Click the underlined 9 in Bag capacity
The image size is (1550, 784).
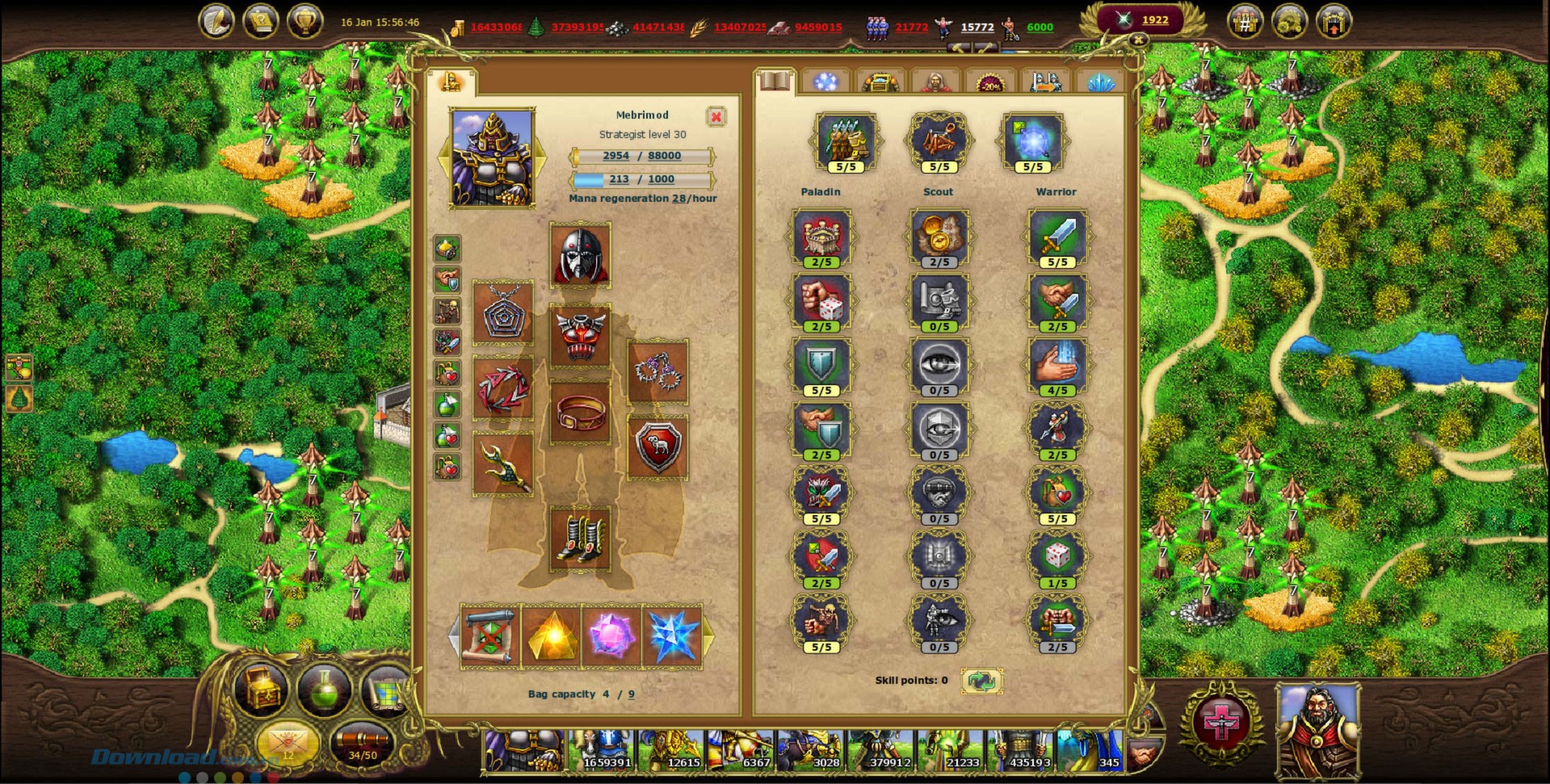[x=631, y=694]
